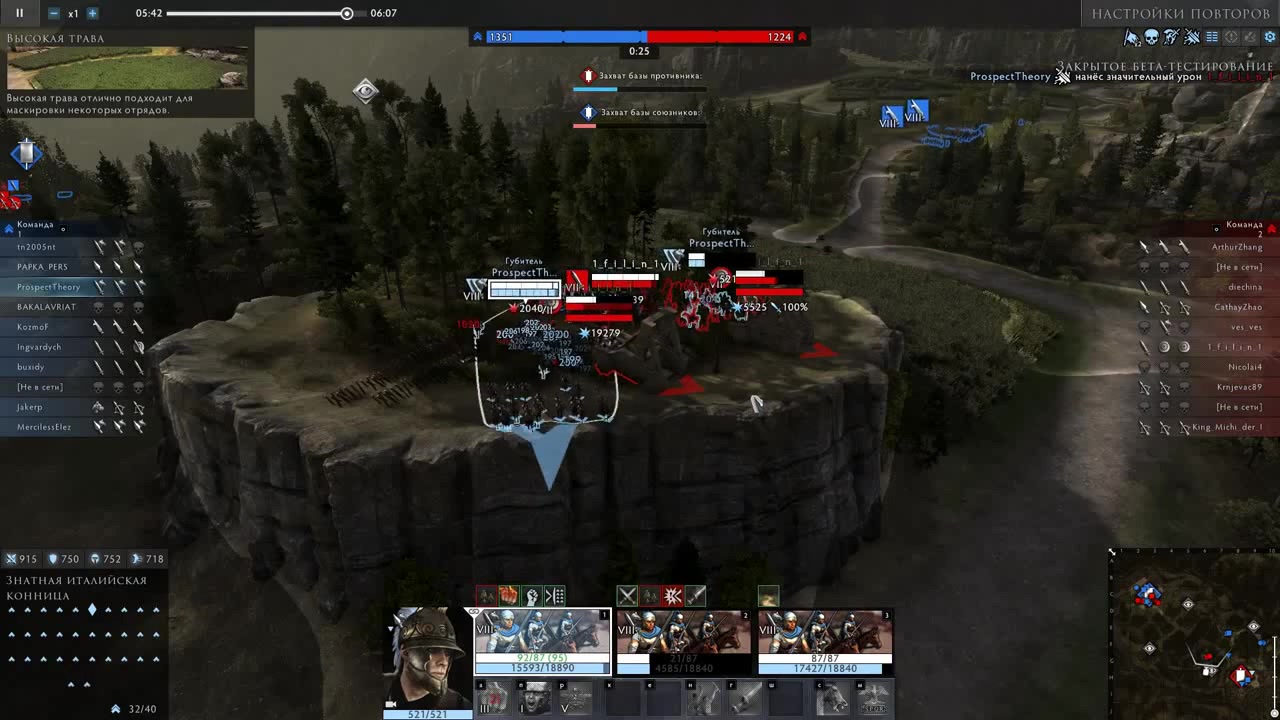The height and width of the screenshot is (720, 1280).
Task: Select the second cavalry unit card
Action: point(684,642)
